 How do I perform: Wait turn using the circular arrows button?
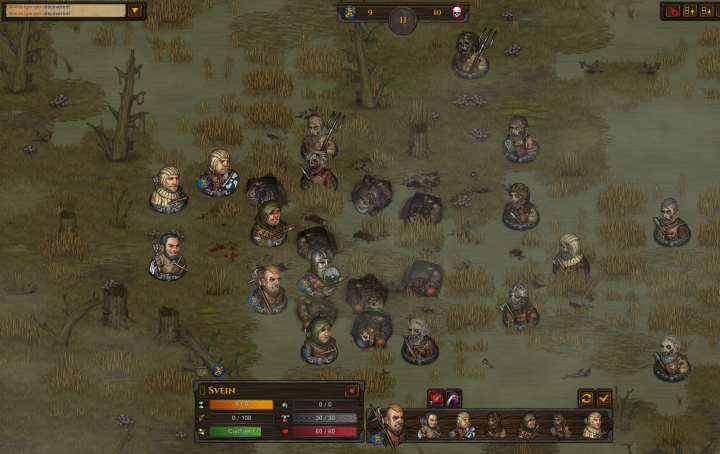tap(586, 398)
